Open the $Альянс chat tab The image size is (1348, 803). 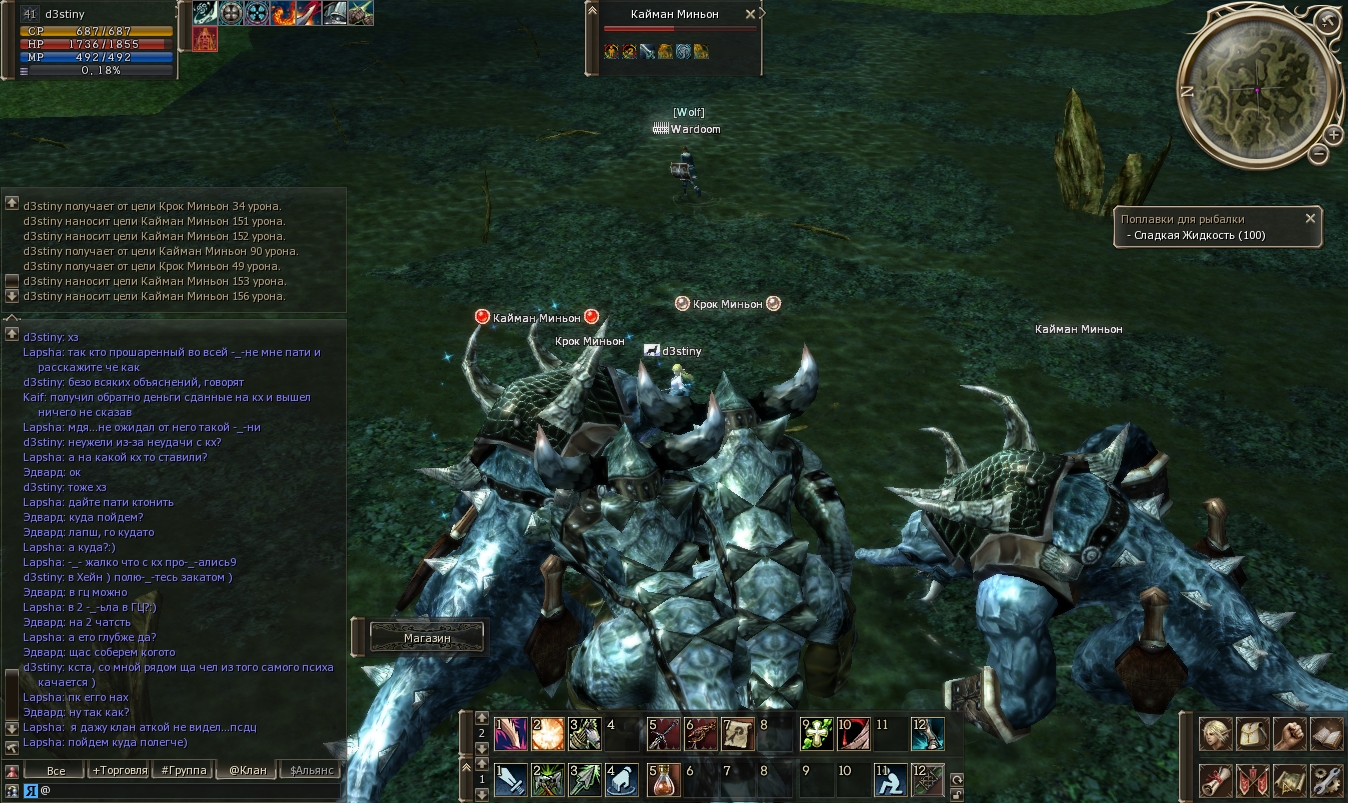(x=310, y=770)
